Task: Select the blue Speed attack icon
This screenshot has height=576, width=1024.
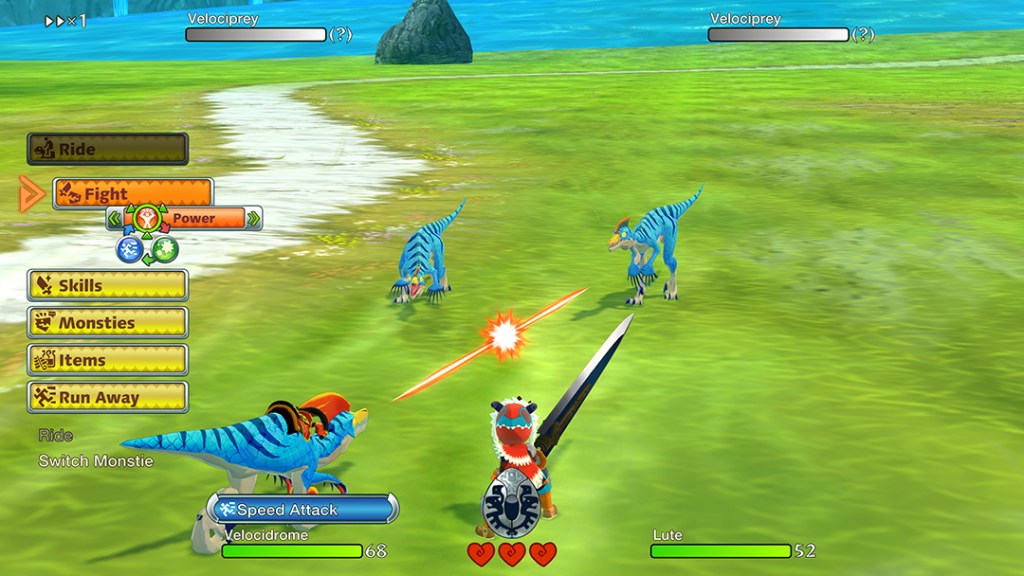Action: point(129,249)
